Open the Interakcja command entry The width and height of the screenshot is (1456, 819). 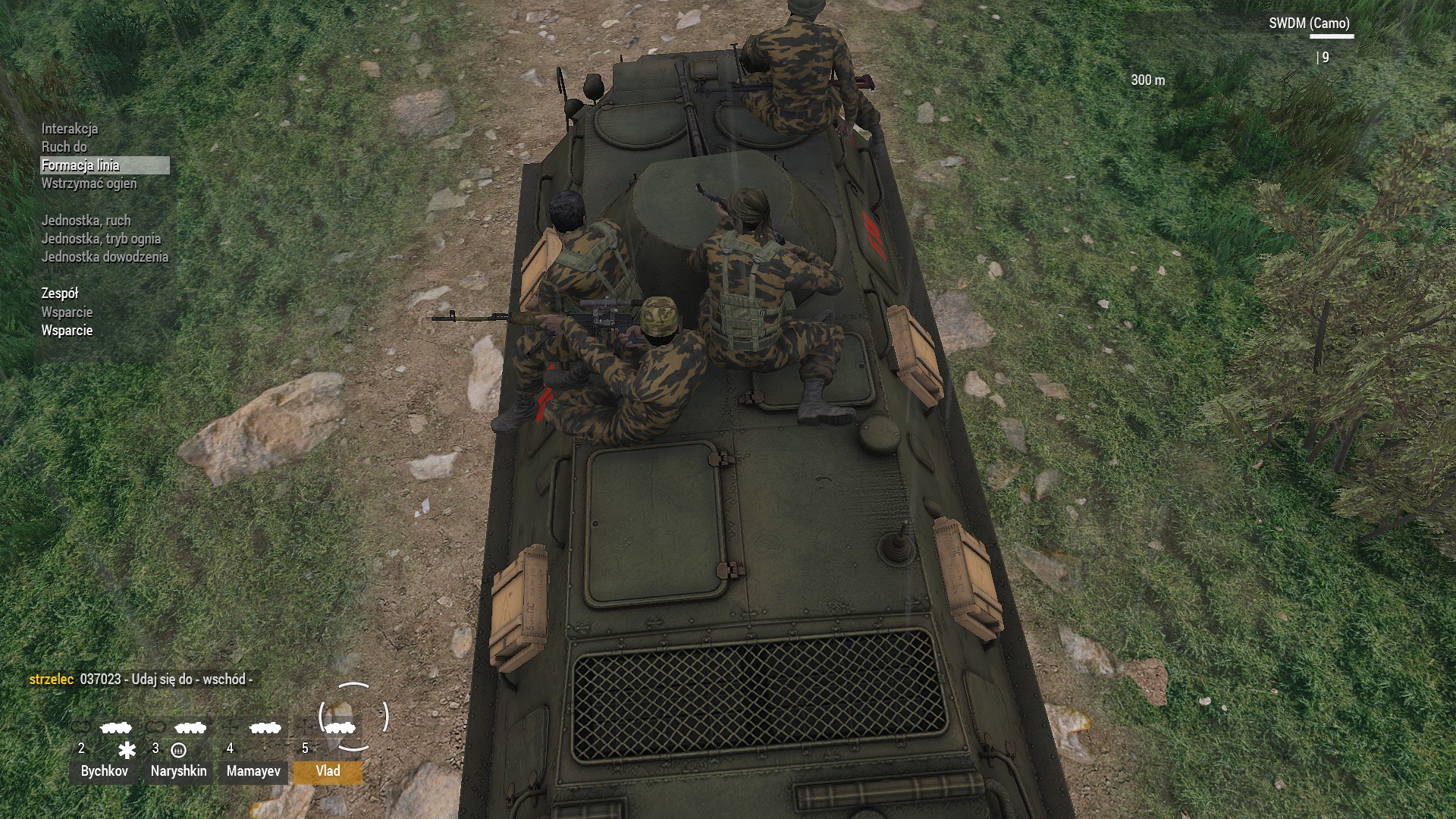(x=70, y=129)
